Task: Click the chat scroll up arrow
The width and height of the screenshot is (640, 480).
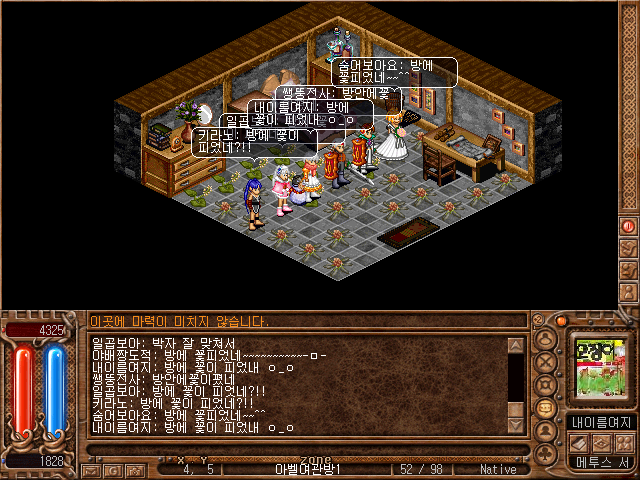Action: (515, 346)
